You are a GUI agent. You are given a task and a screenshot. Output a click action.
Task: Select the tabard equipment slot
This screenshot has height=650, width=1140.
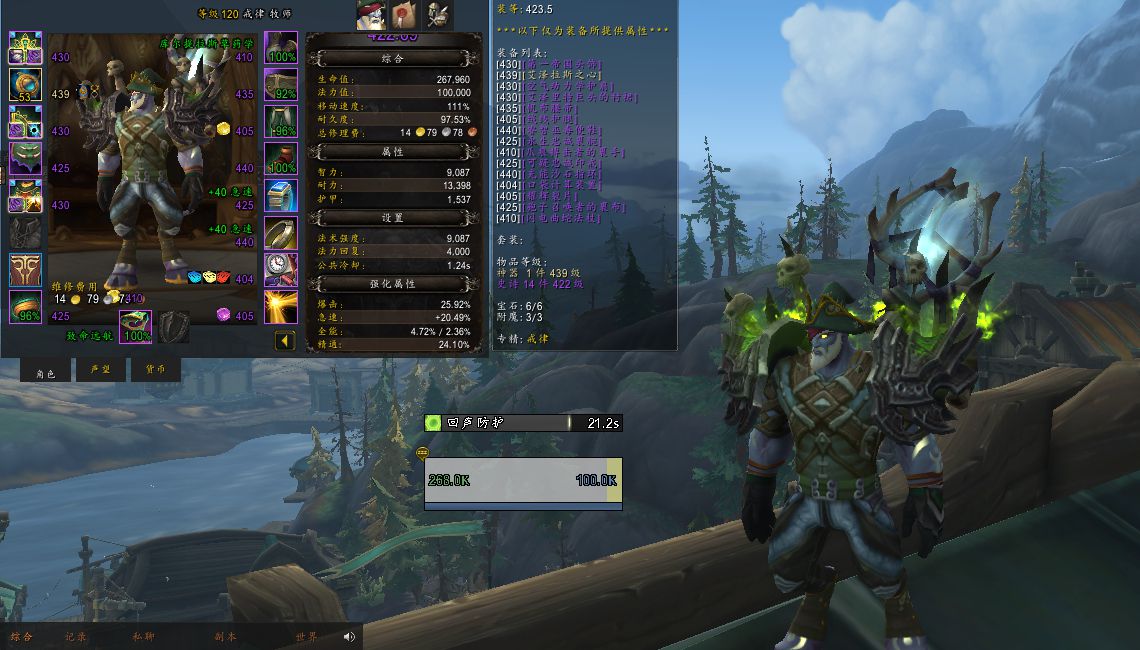click(x=25, y=270)
